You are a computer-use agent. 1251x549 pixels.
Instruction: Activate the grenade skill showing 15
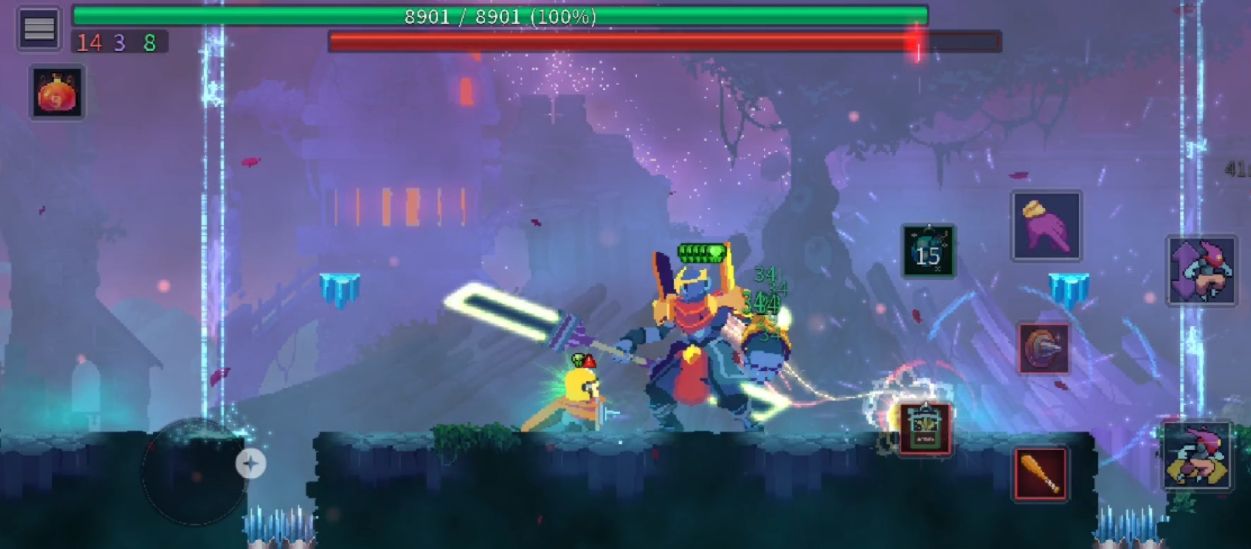pyautogui.click(x=928, y=251)
